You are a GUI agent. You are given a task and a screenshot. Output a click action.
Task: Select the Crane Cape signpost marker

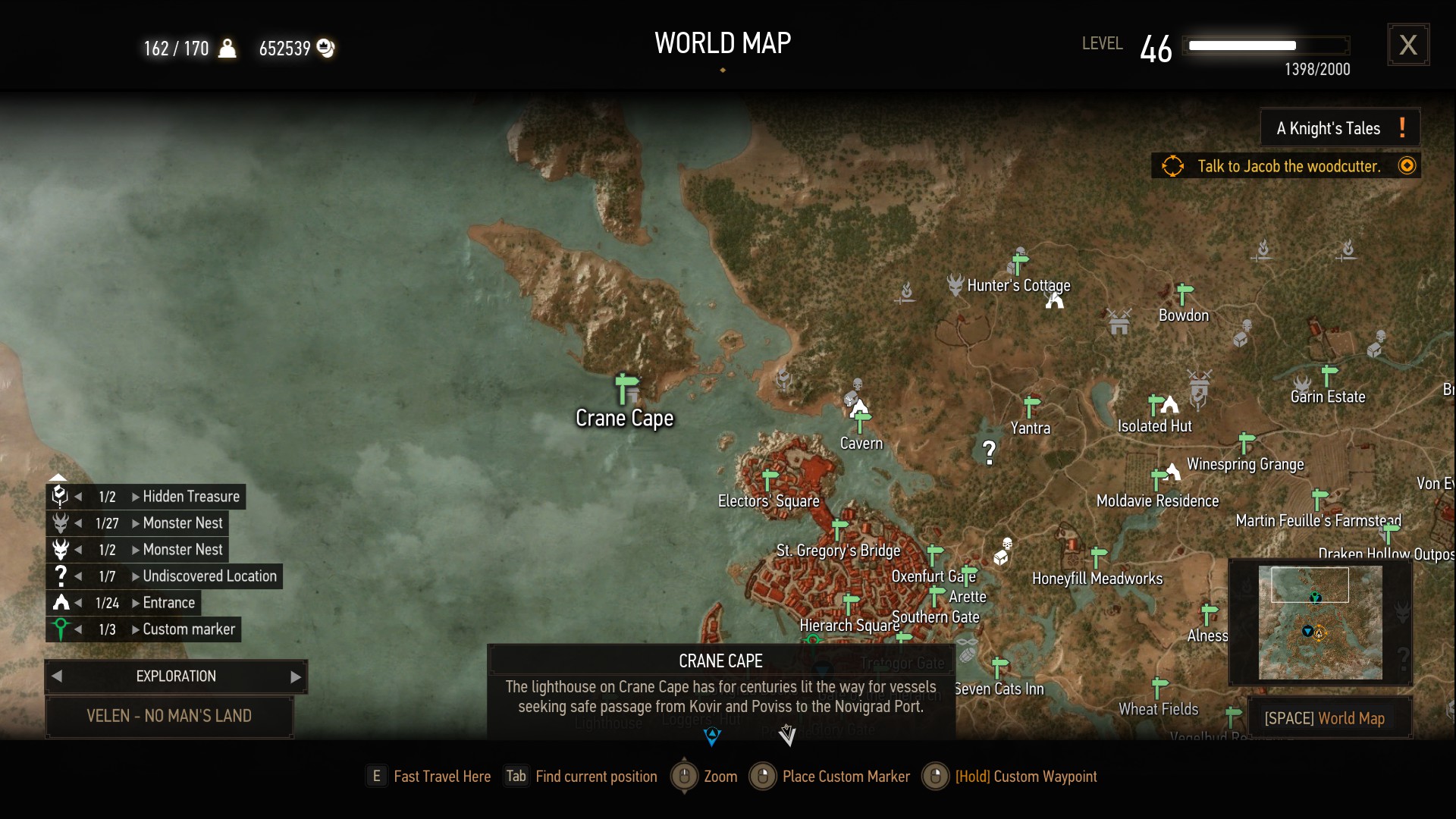click(x=624, y=388)
